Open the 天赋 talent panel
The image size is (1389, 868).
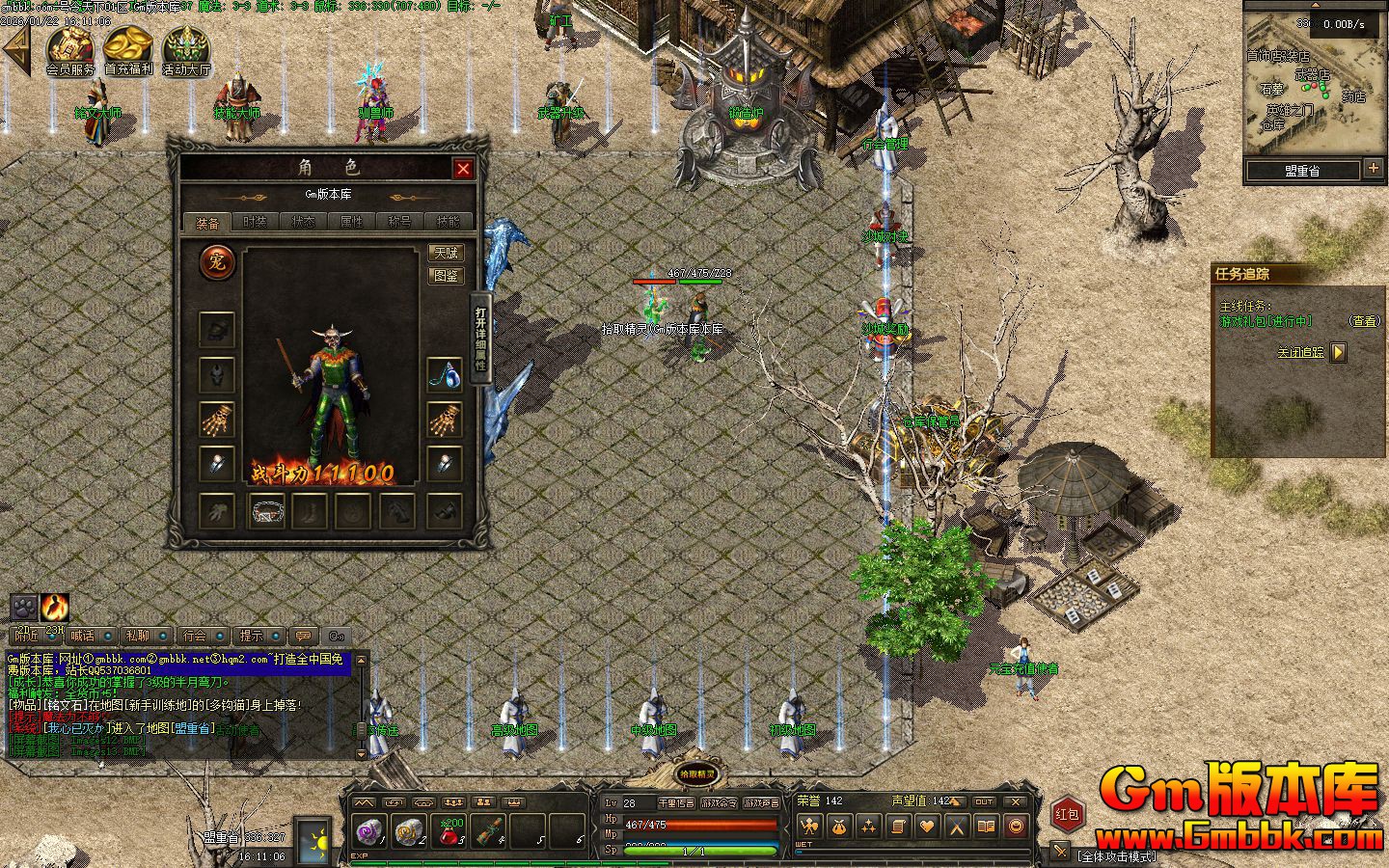[x=446, y=254]
